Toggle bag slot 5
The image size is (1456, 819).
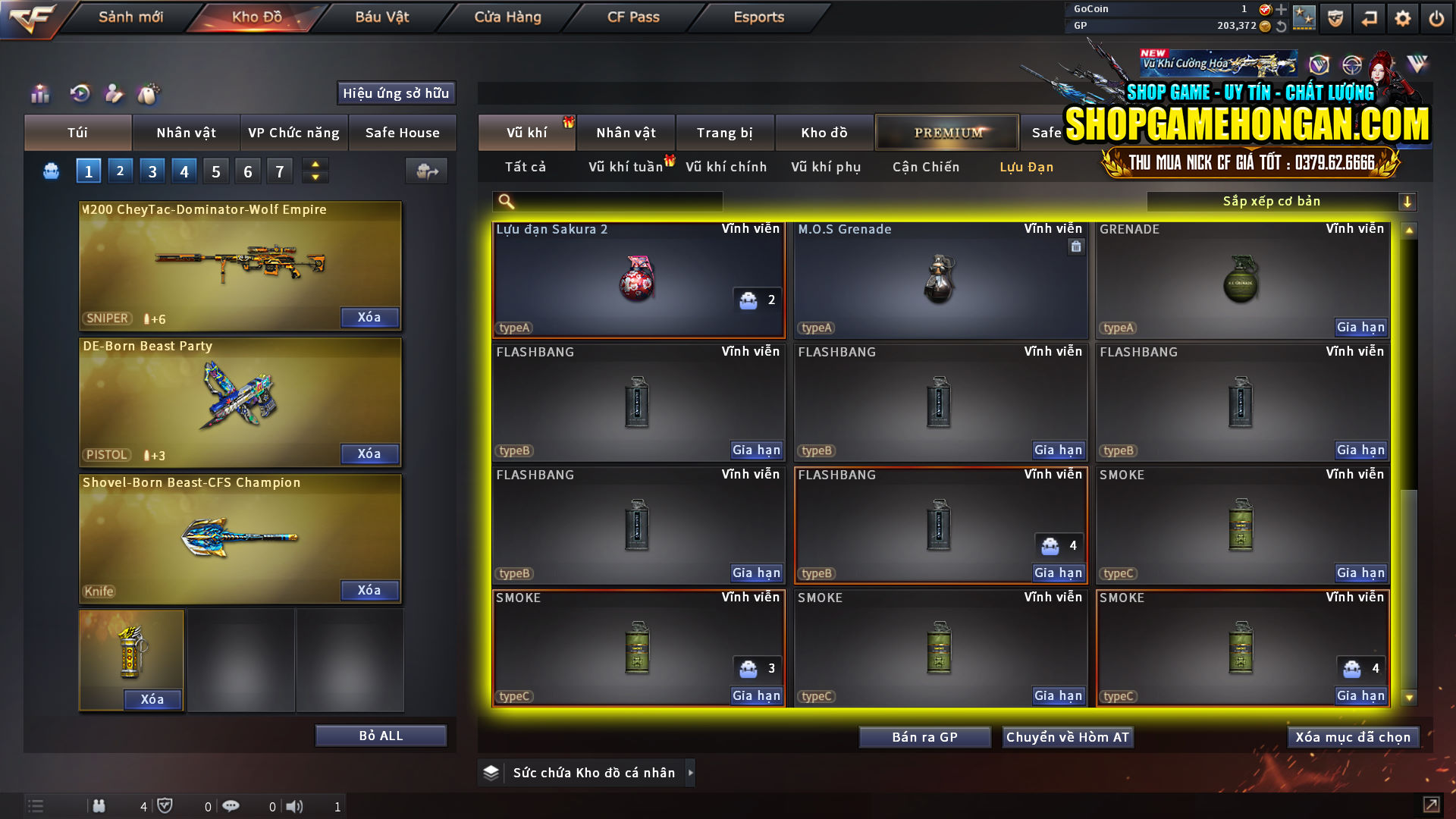[215, 171]
